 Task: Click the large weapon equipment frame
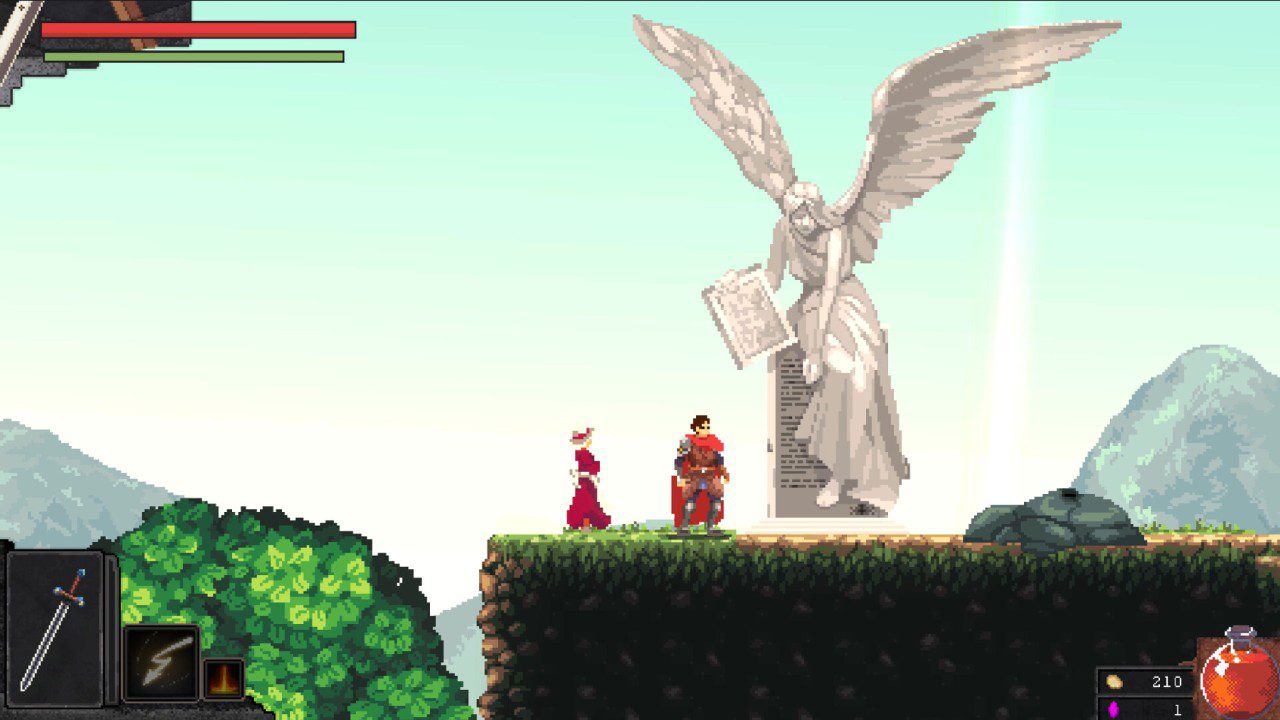click(x=55, y=630)
